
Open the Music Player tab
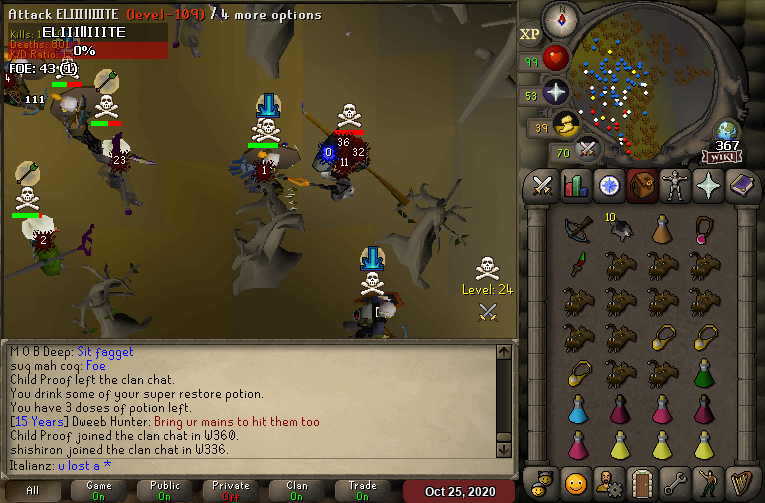click(739, 480)
